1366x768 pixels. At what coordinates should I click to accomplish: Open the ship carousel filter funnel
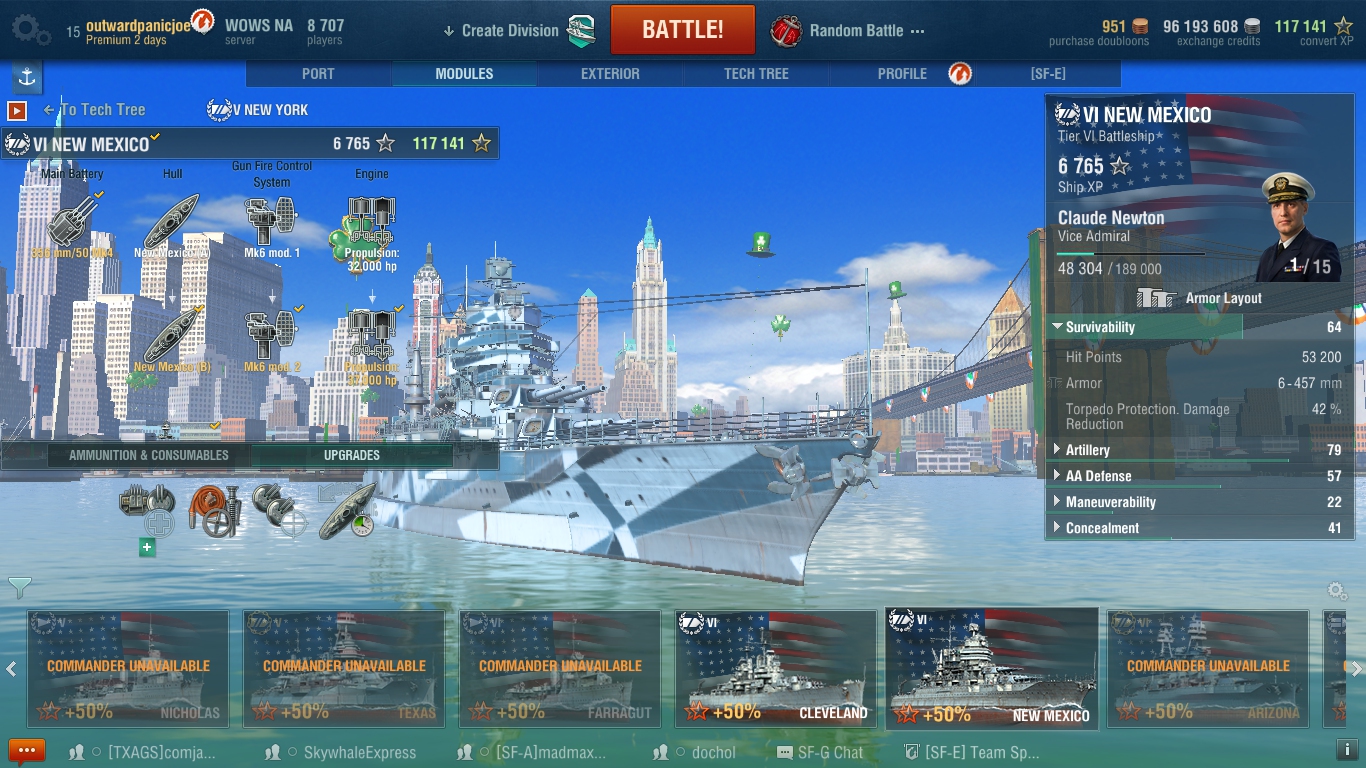tap(19, 587)
